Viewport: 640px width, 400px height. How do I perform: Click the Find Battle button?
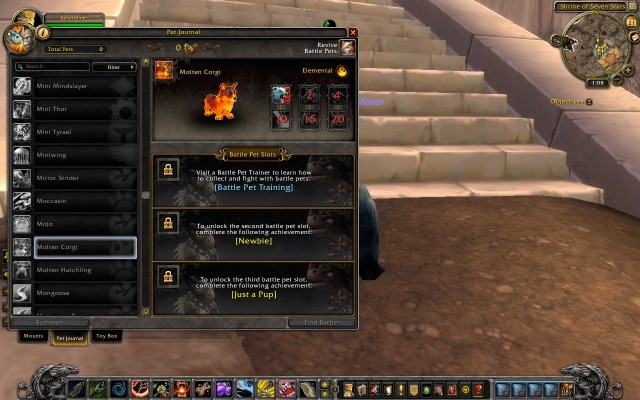pos(321,322)
